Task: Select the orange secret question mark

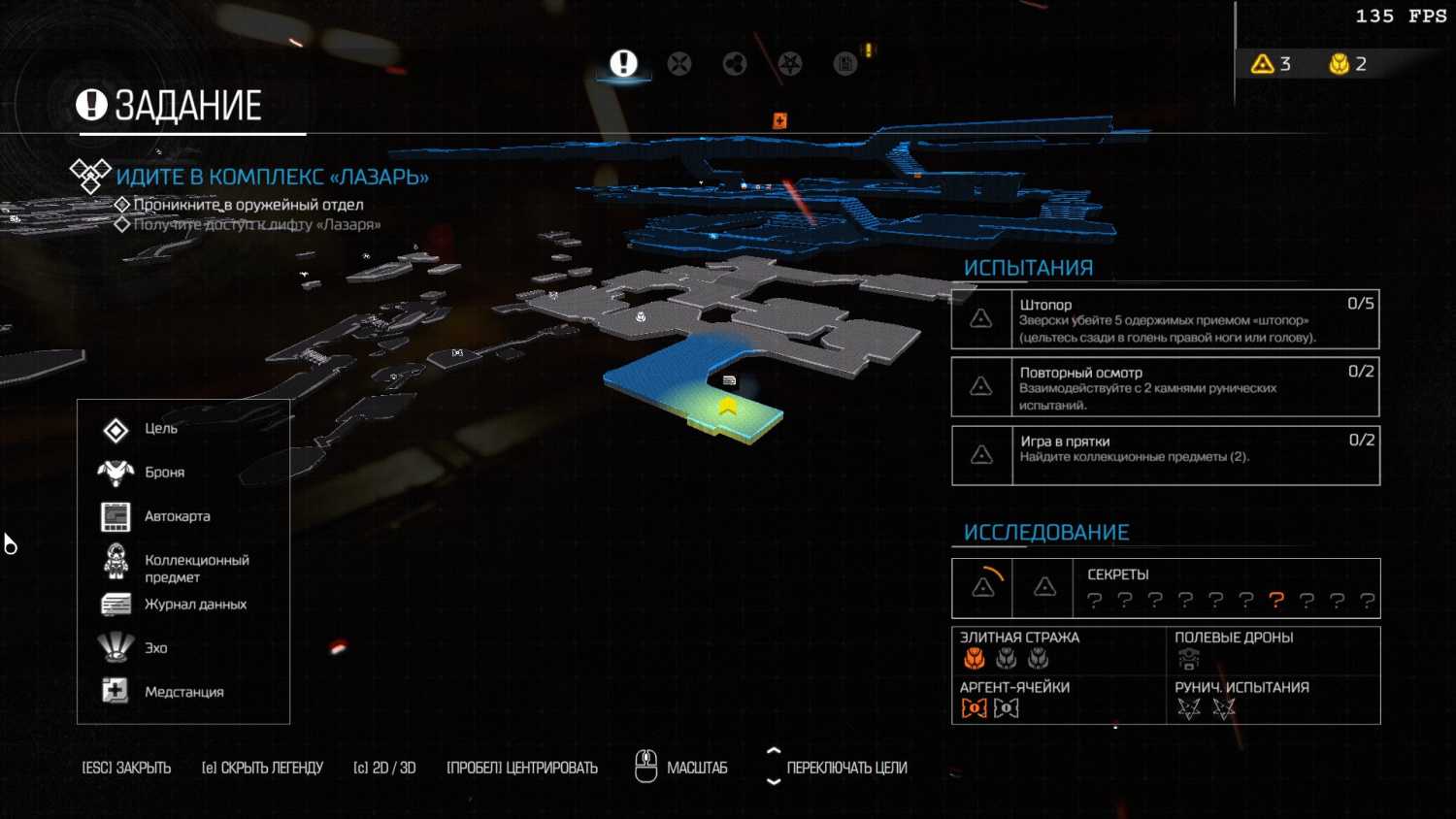Action: pyautogui.click(x=1276, y=601)
